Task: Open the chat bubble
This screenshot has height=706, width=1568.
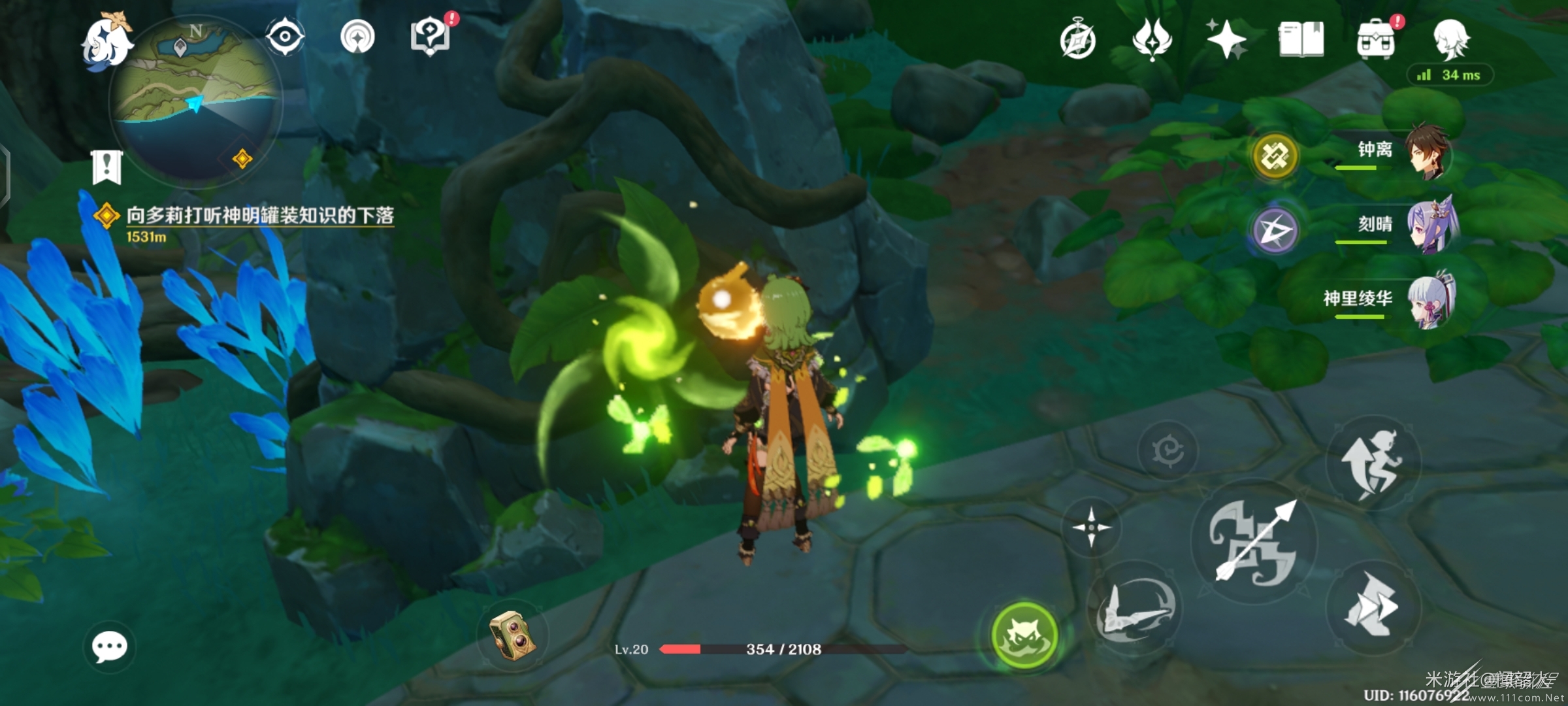Action: pyautogui.click(x=109, y=647)
